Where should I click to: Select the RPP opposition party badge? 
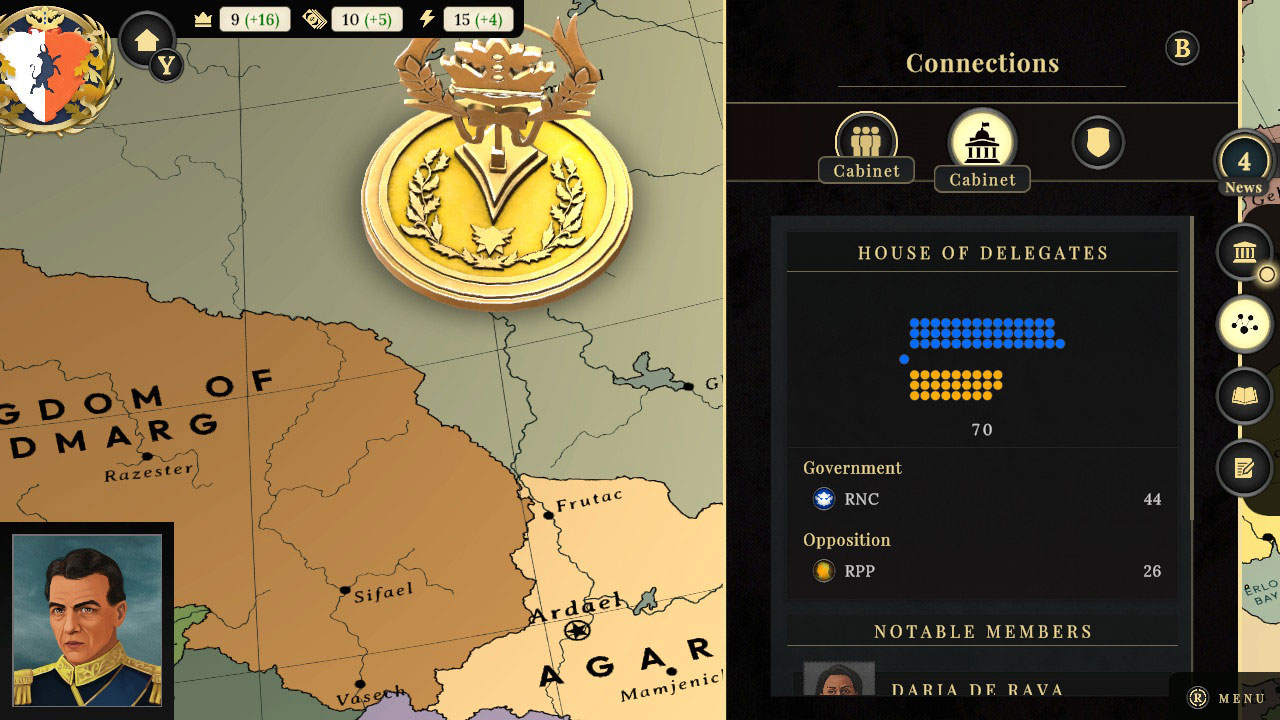pyautogui.click(x=823, y=571)
